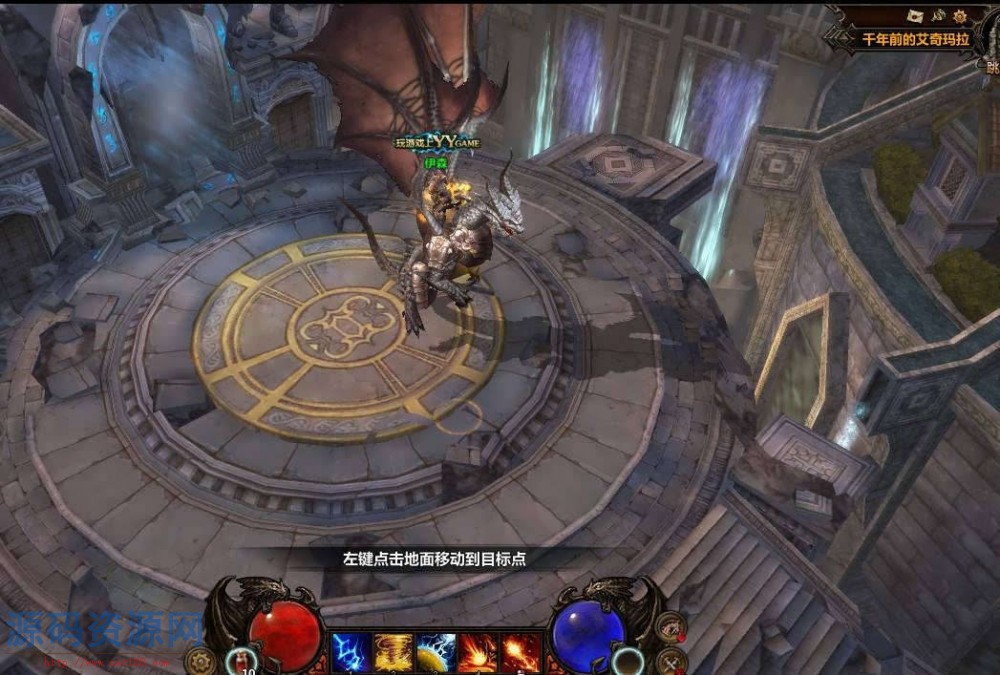Image resolution: width=1000 pixels, height=675 pixels.
Task: Activate the fireball impact skill
Action: [478, 653]
